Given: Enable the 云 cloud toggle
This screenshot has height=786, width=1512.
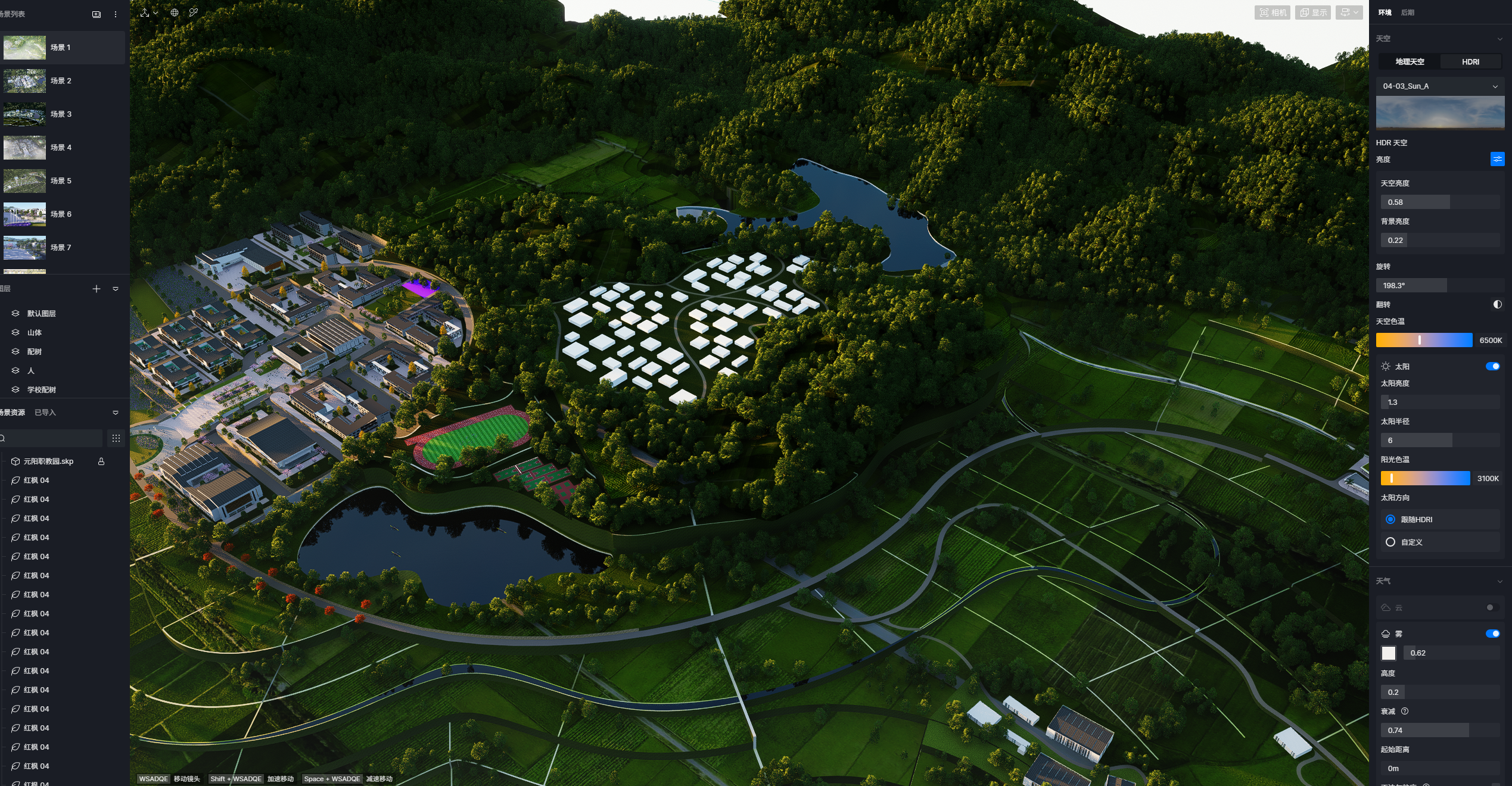Looking at the screenshot, I should point(1492,607).
